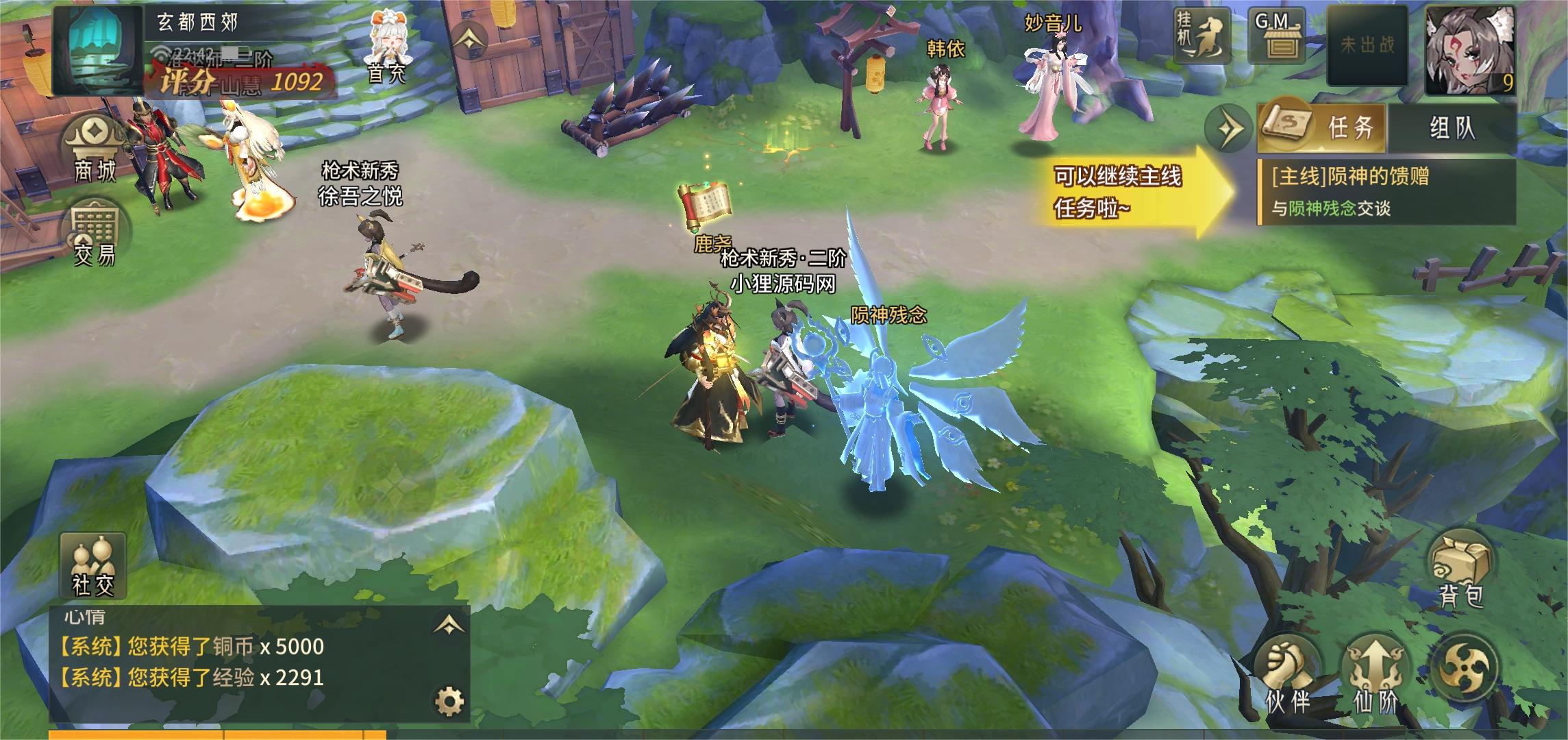Open the 交易 trading menu

click(x=95, y=233)
